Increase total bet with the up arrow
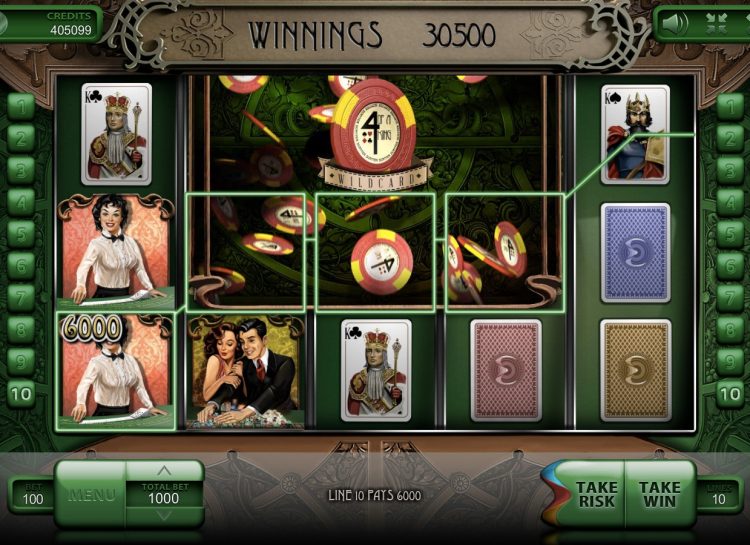The image size is (750, 545). point(164,470)
